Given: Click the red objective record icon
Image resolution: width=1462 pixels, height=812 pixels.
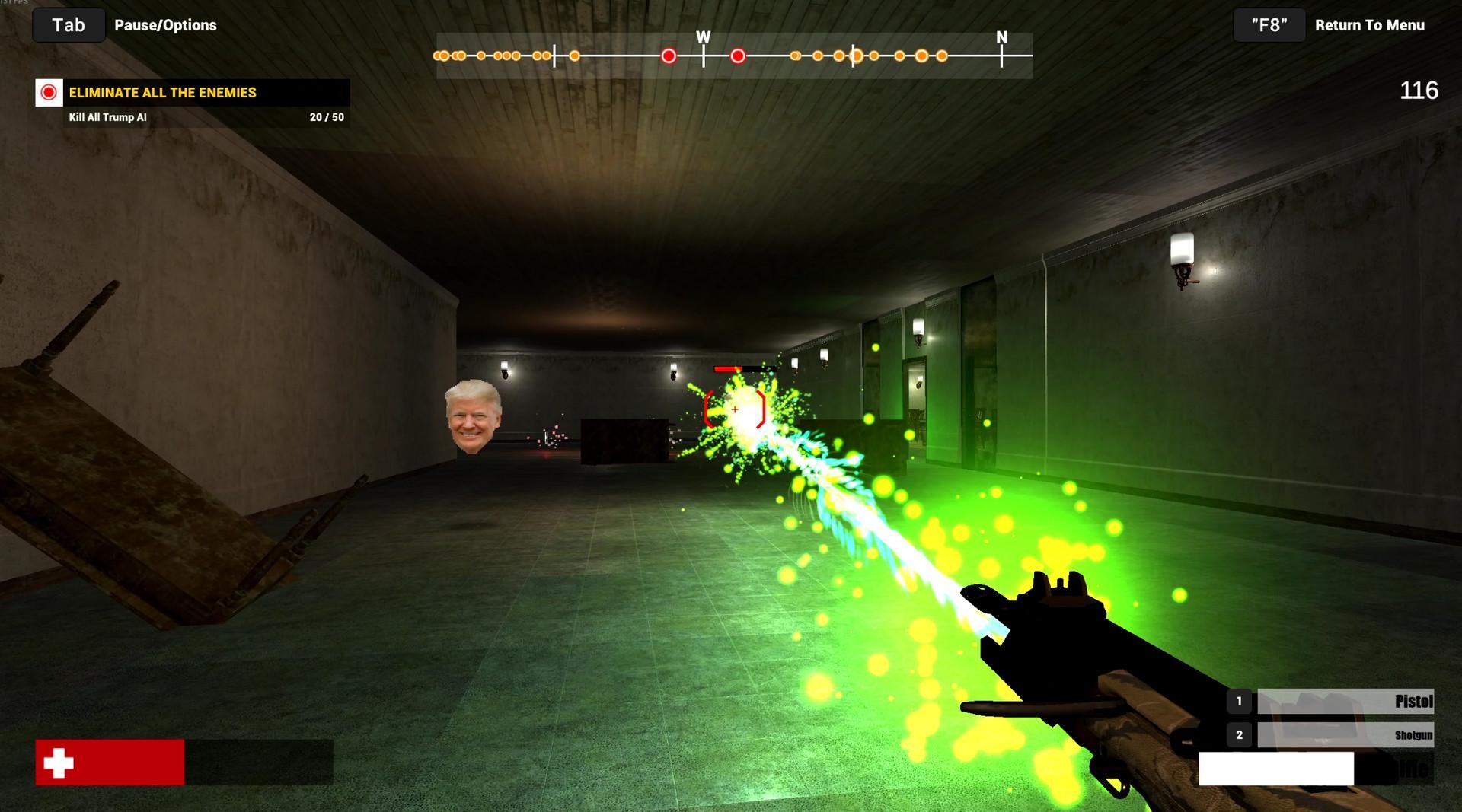Looking at the screenshot, I should tap(48, 93).
